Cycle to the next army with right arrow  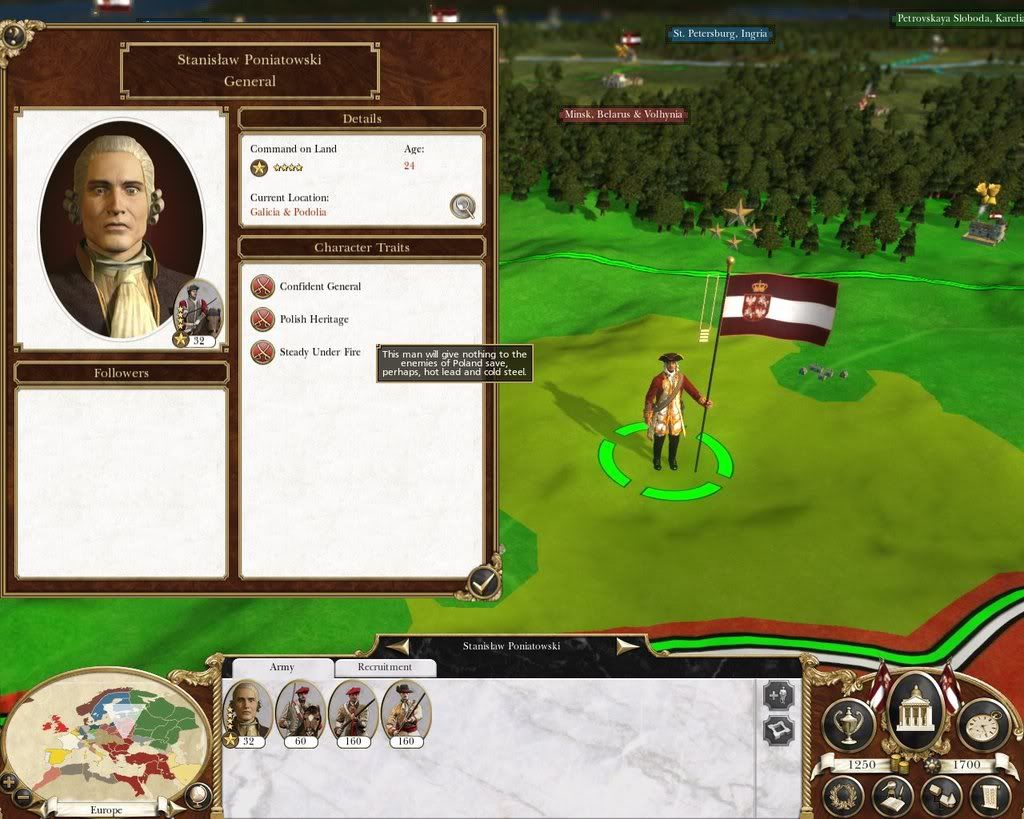click(627, 646)
